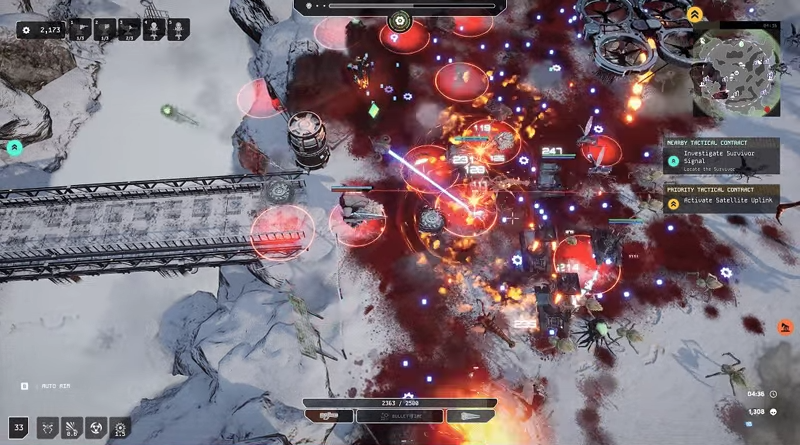
Task: Activate the radiation symbol ability
Action: click(95, 428)
